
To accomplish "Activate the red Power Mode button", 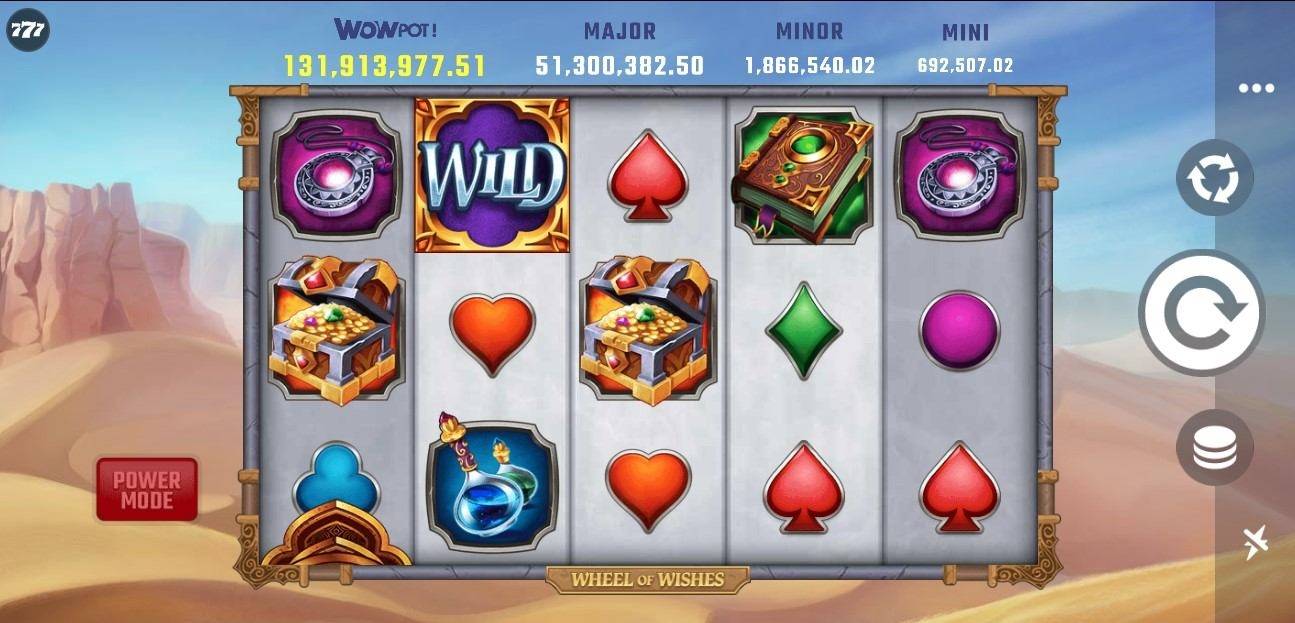I will pos(147,489).
